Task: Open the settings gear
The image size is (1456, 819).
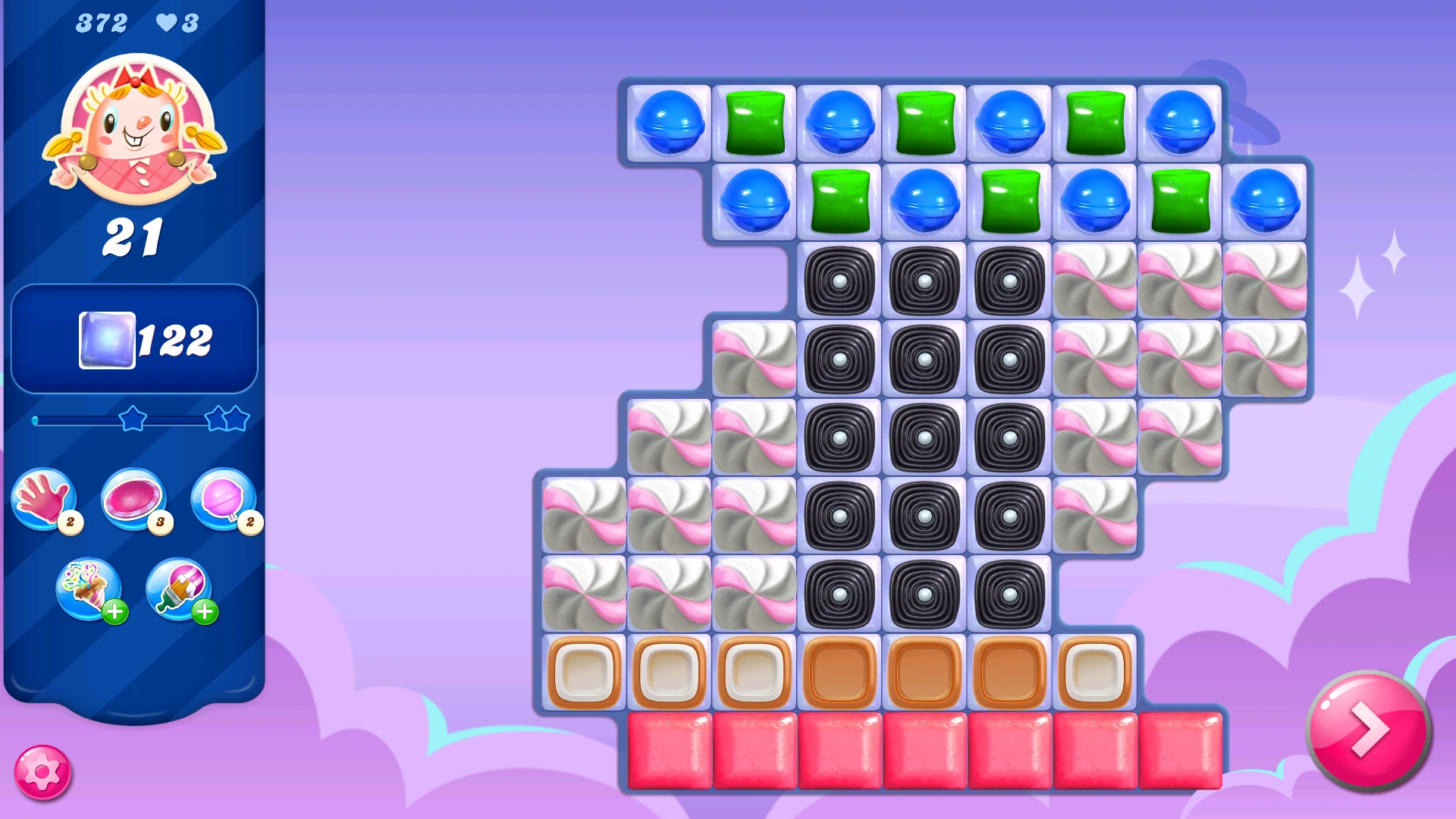Action: coord(43,770)
